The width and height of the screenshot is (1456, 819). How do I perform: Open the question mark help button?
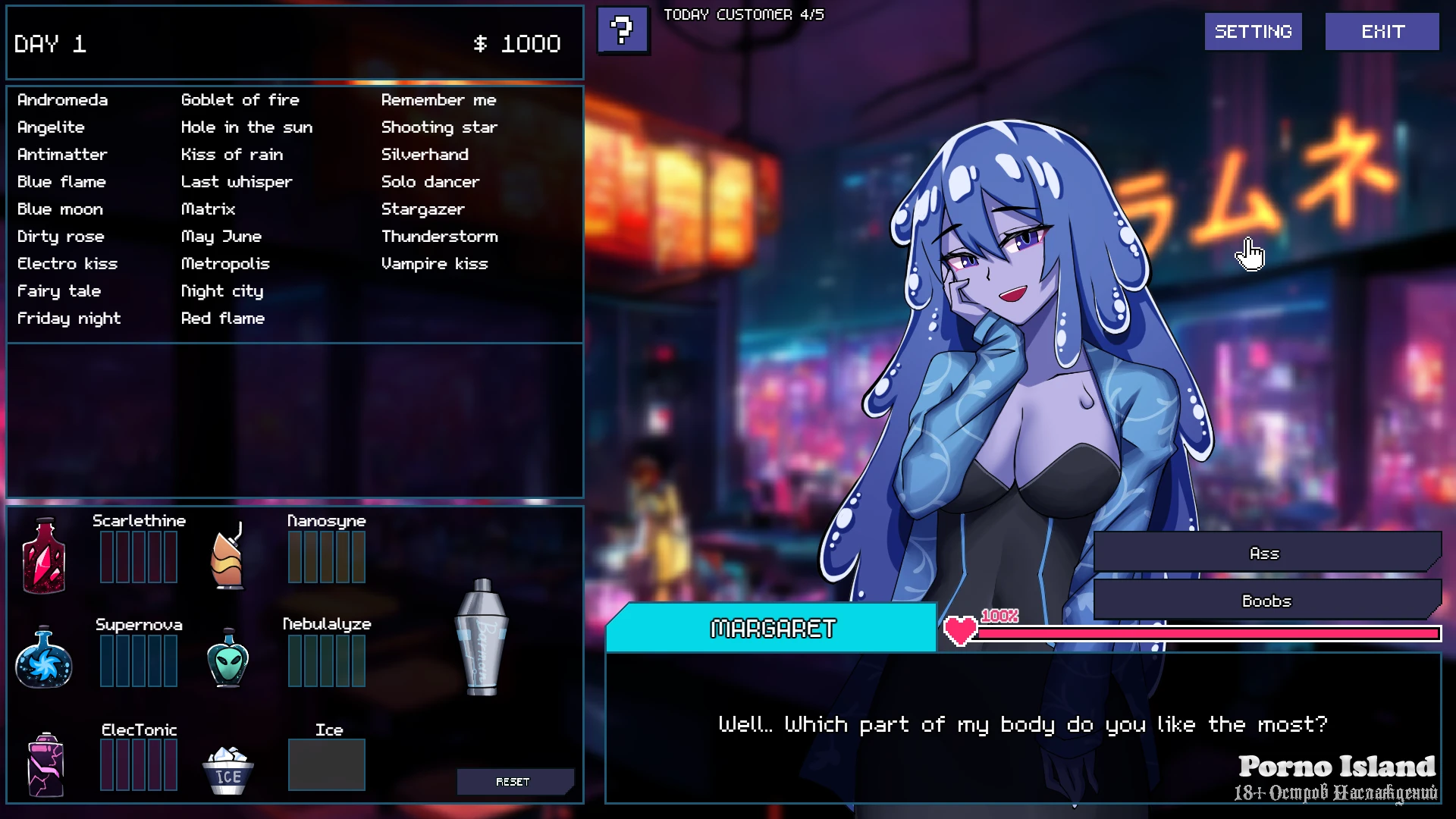tap(623, 30)
